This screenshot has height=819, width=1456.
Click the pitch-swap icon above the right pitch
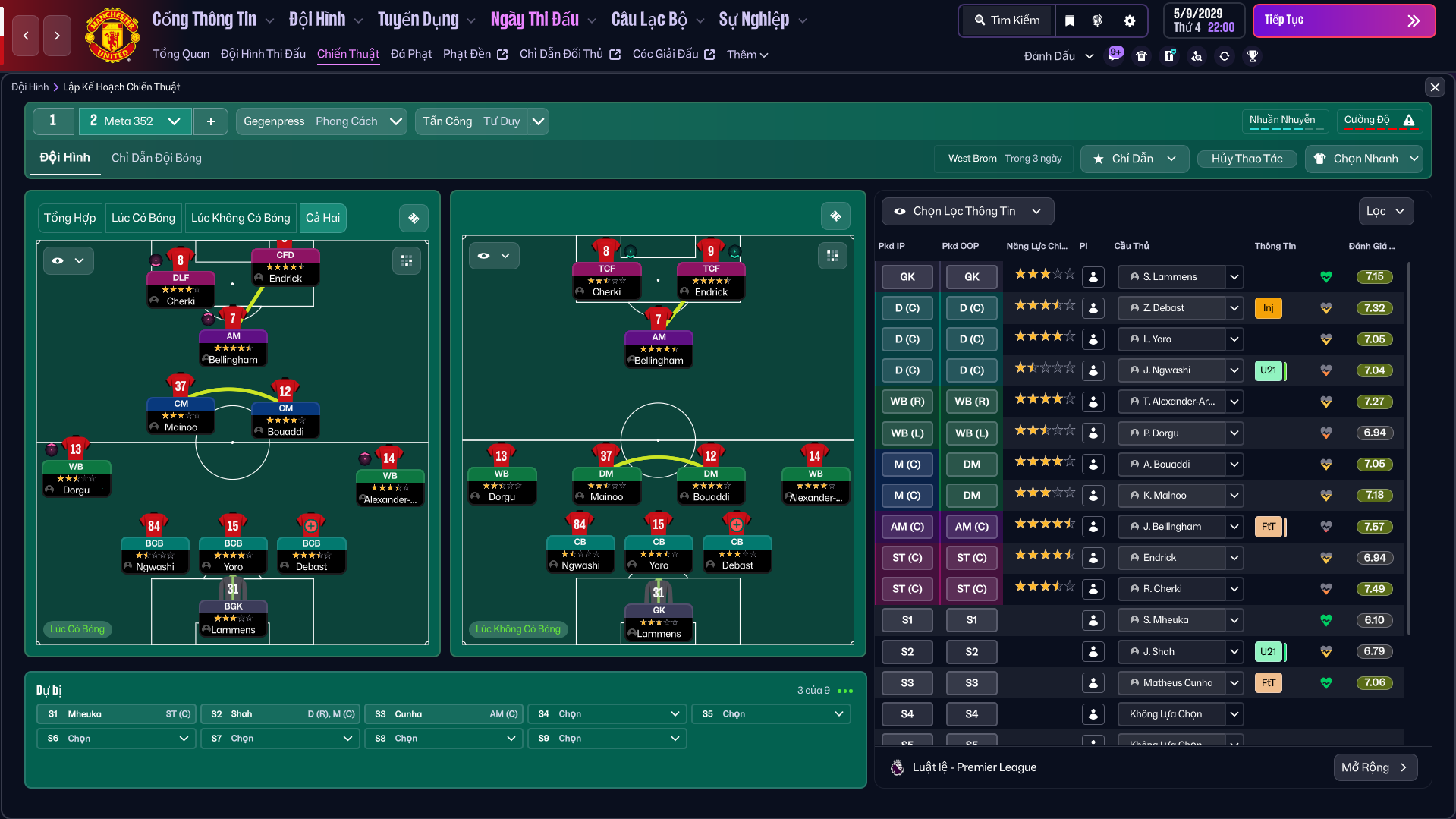coord(835,216)
